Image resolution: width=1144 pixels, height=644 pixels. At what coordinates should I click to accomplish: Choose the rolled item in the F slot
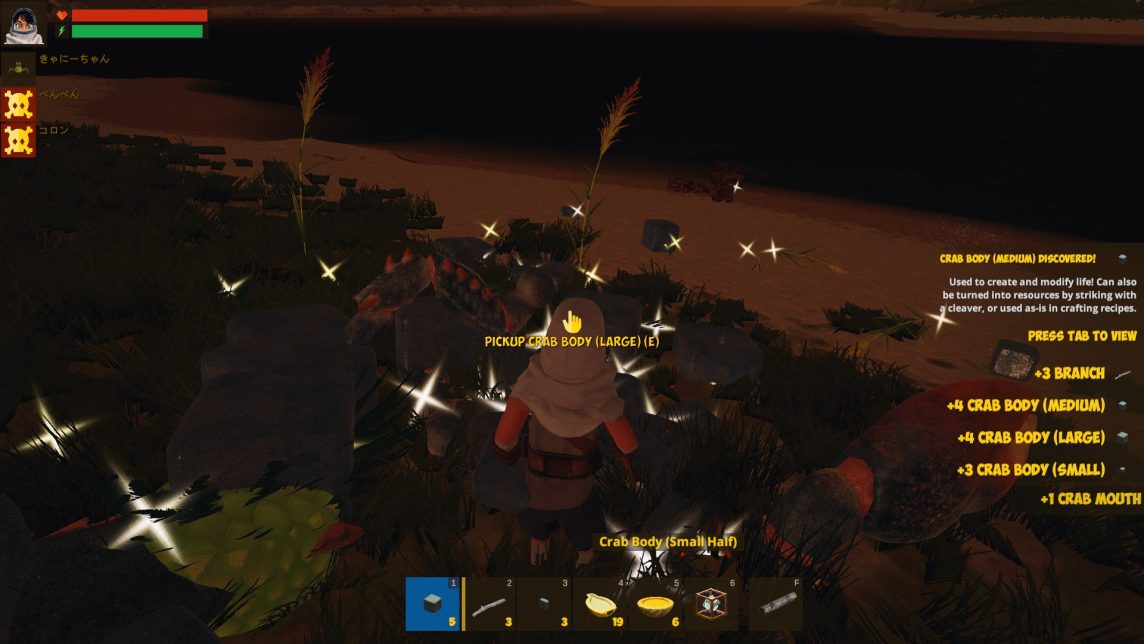[x=776, y=604]
